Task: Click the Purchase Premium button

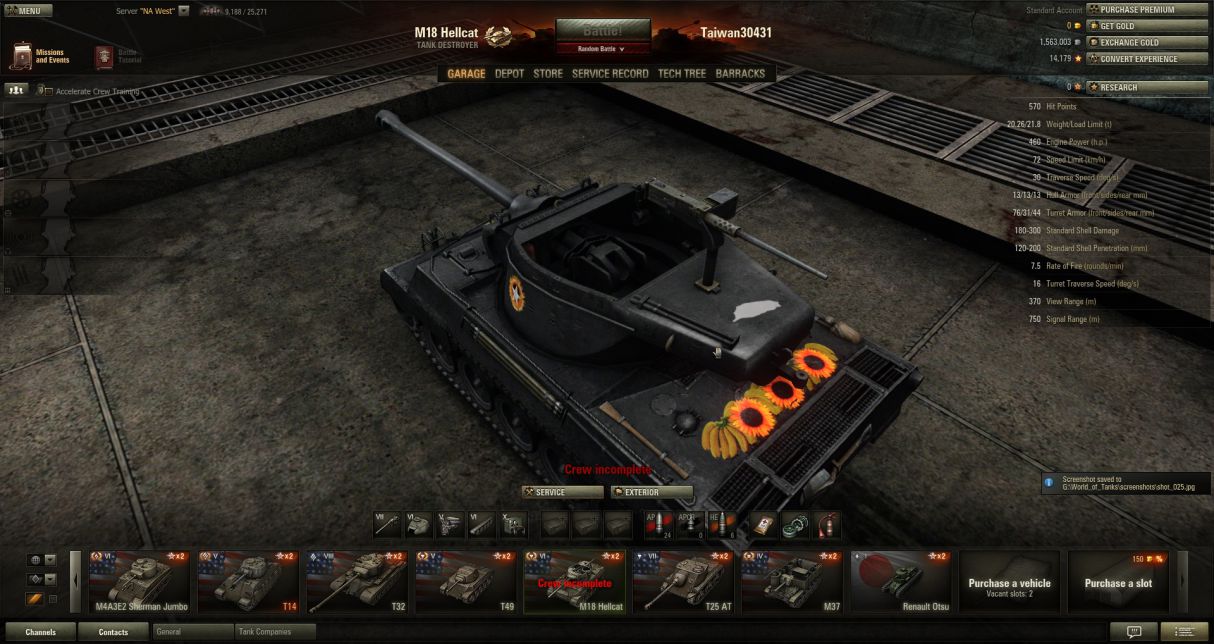Action: tap(1147, 10)
